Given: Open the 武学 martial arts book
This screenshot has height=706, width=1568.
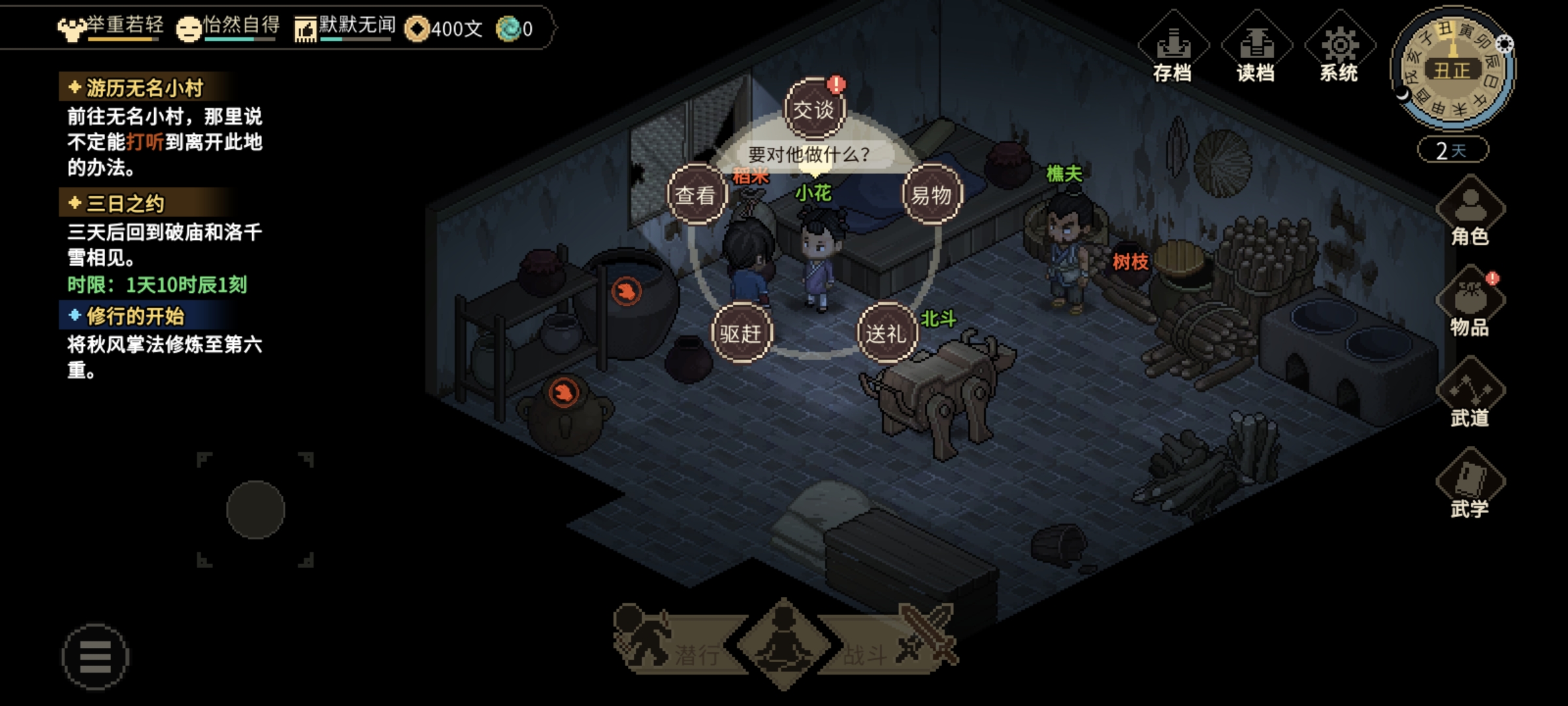Looking at the screenshot, I should (x=1470, y=484).
